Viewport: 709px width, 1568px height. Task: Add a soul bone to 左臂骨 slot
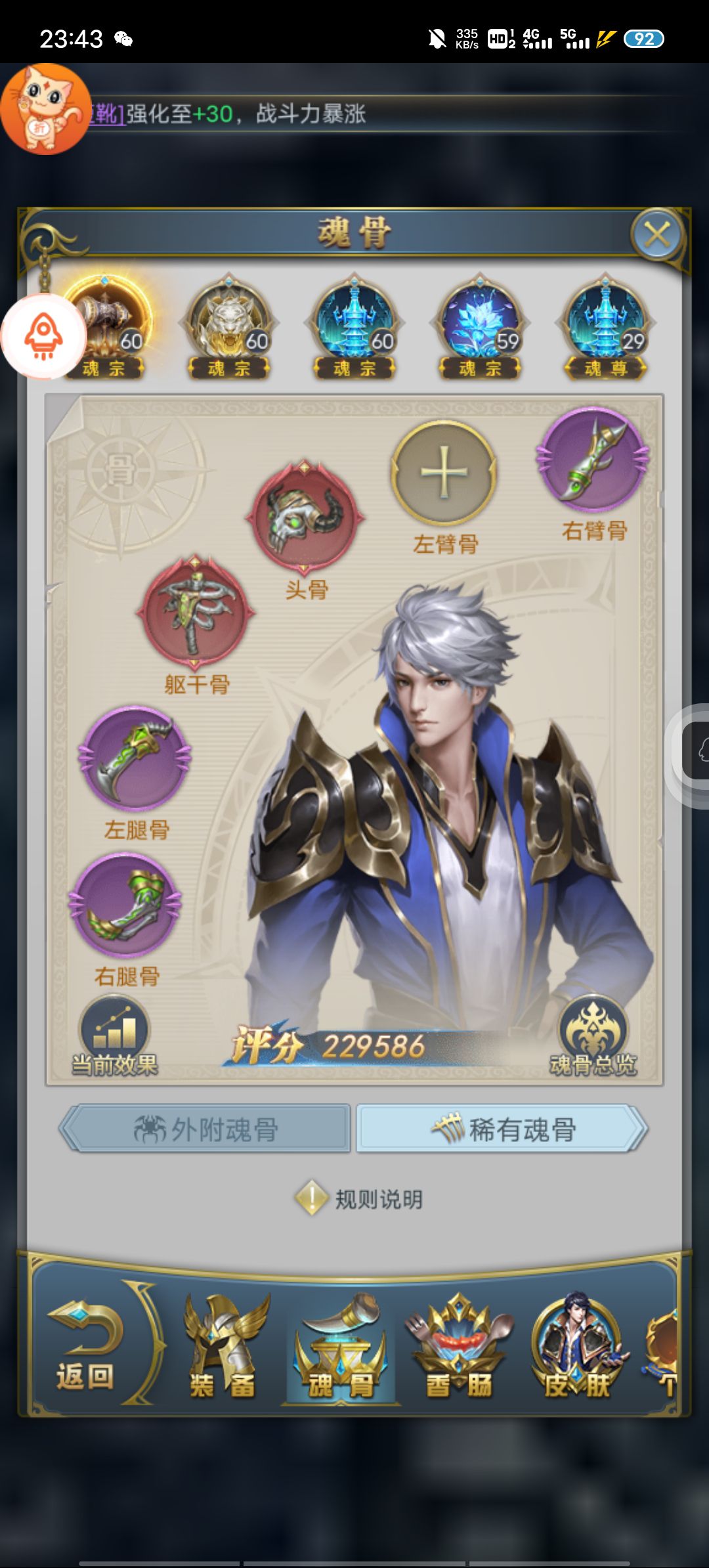444,473
